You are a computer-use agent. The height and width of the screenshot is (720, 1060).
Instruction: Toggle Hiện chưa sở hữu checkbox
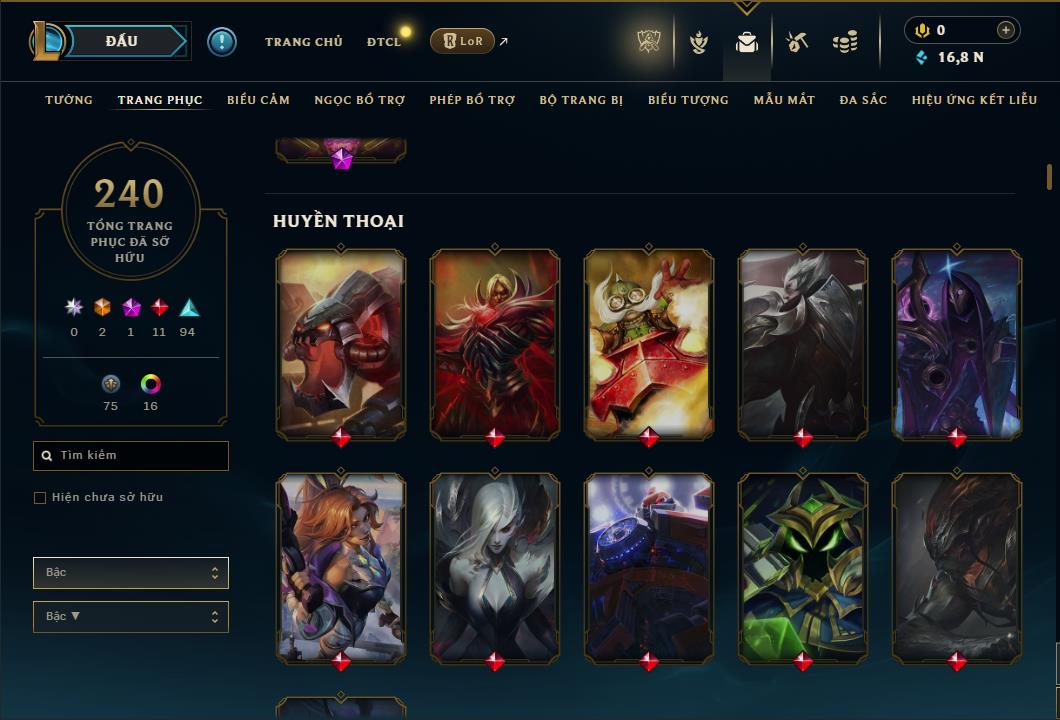tap(40, 498)
